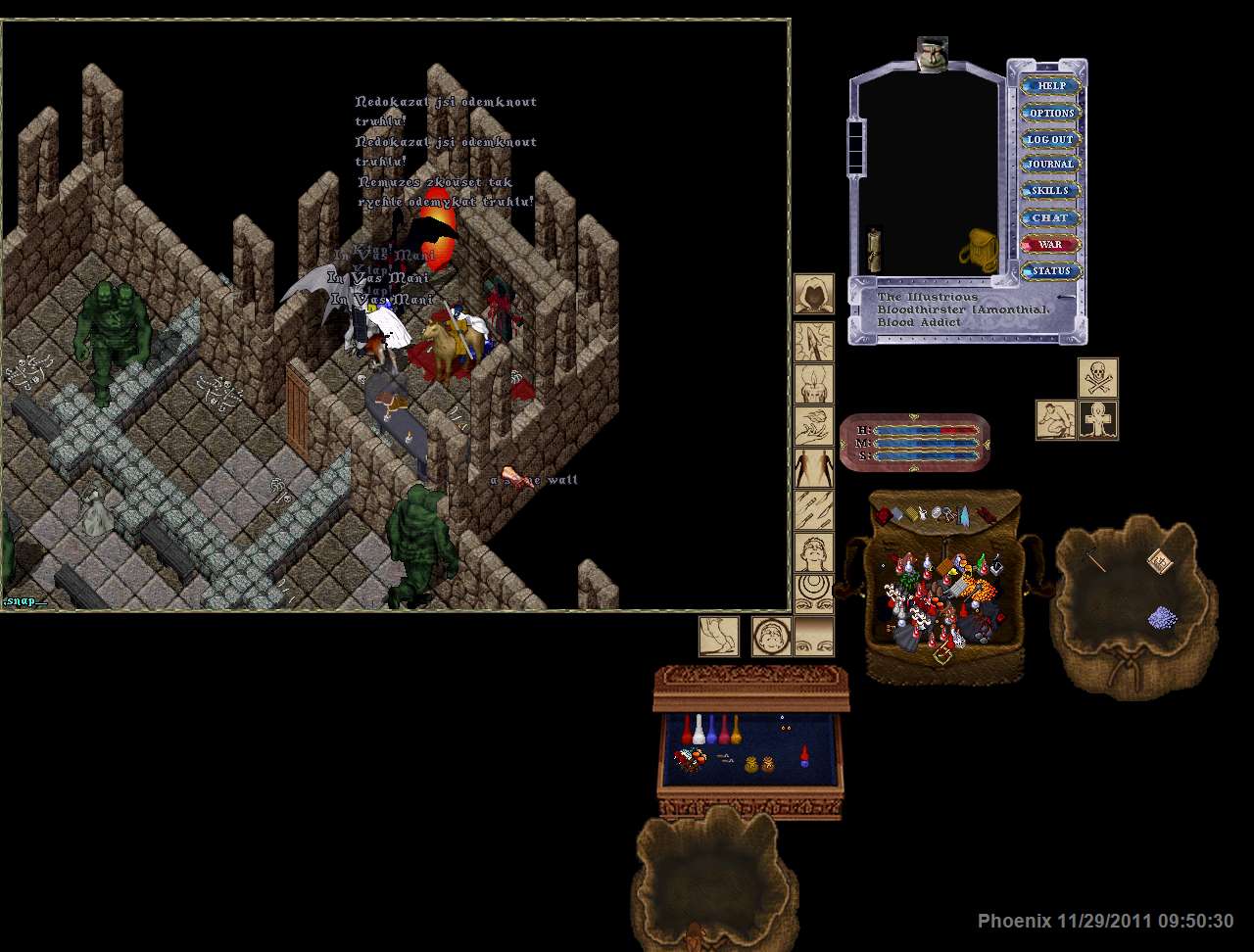Open the Journal

click(x=1051, y=165)
